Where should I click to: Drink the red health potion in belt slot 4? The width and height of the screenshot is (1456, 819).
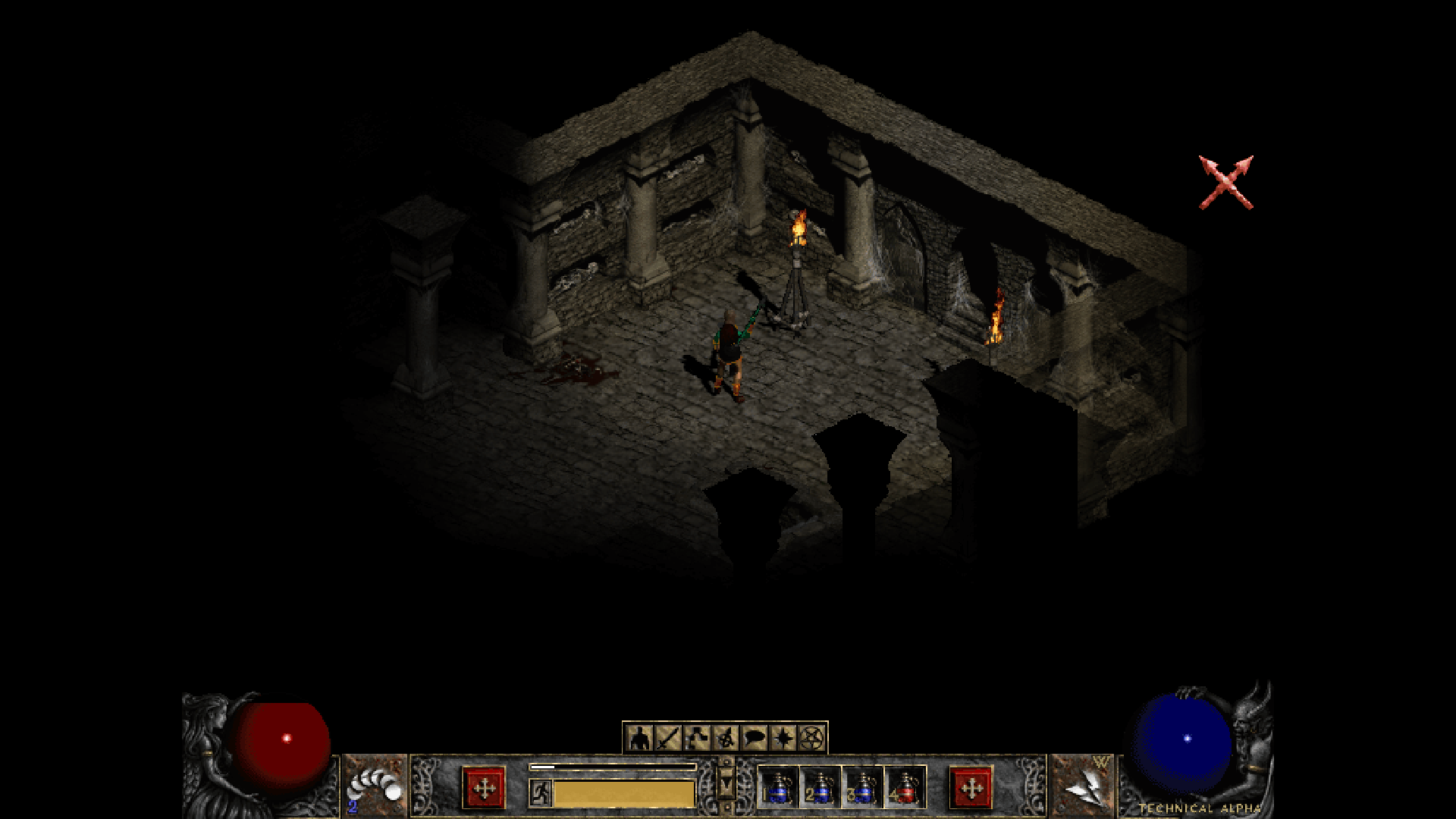905,787
